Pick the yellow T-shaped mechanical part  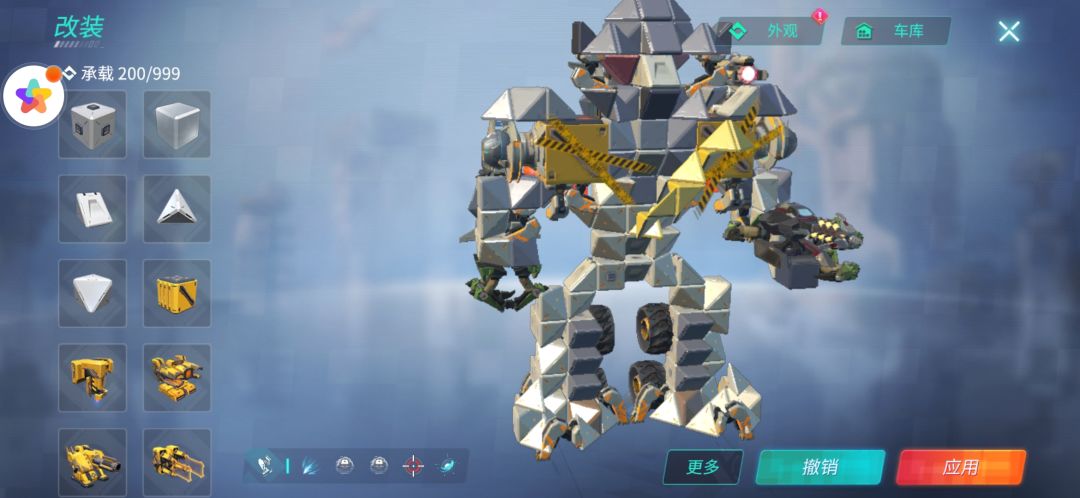tap(92, 377)
